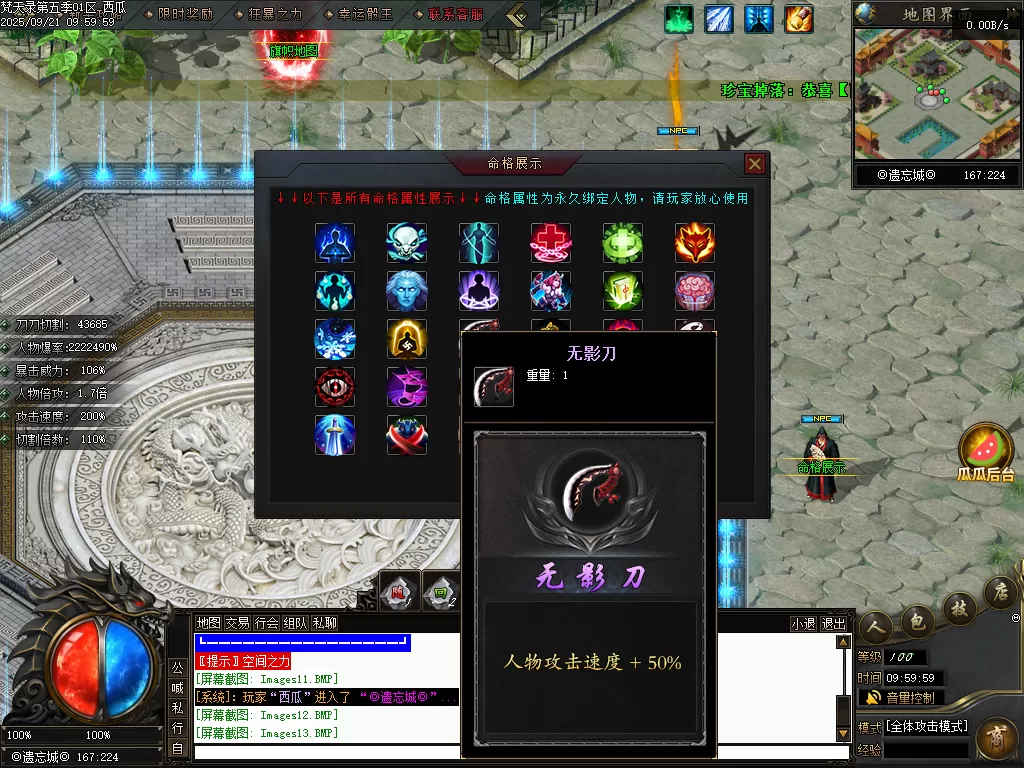This screenshot has height=768, width=1024.
Task: Switch to the 交易 chat tab
Action: pos(238,623)
